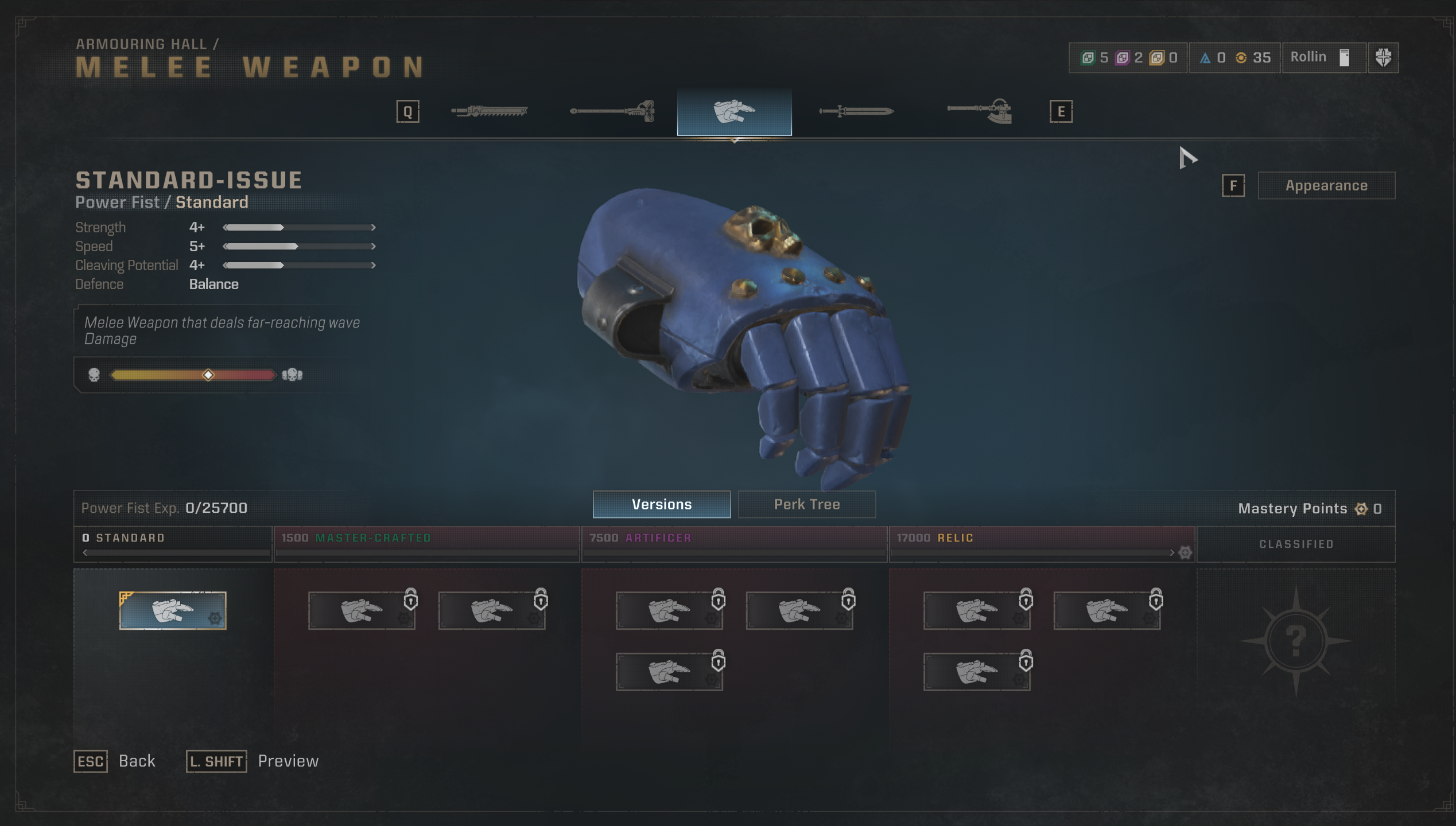Select the Power Fist weapon category

[735, 111]
